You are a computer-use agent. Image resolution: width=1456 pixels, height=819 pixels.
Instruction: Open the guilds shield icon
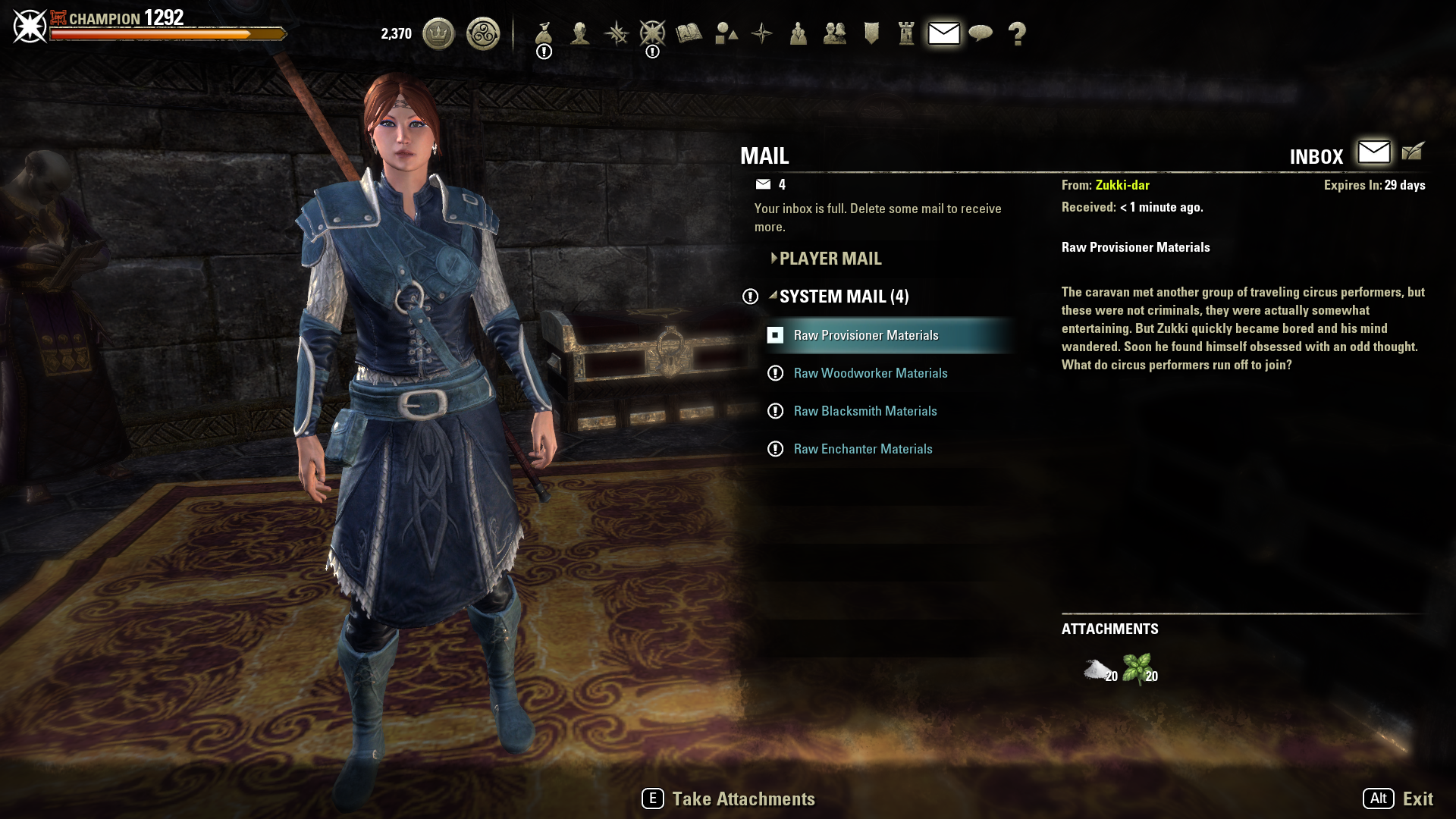click(871, 33)
